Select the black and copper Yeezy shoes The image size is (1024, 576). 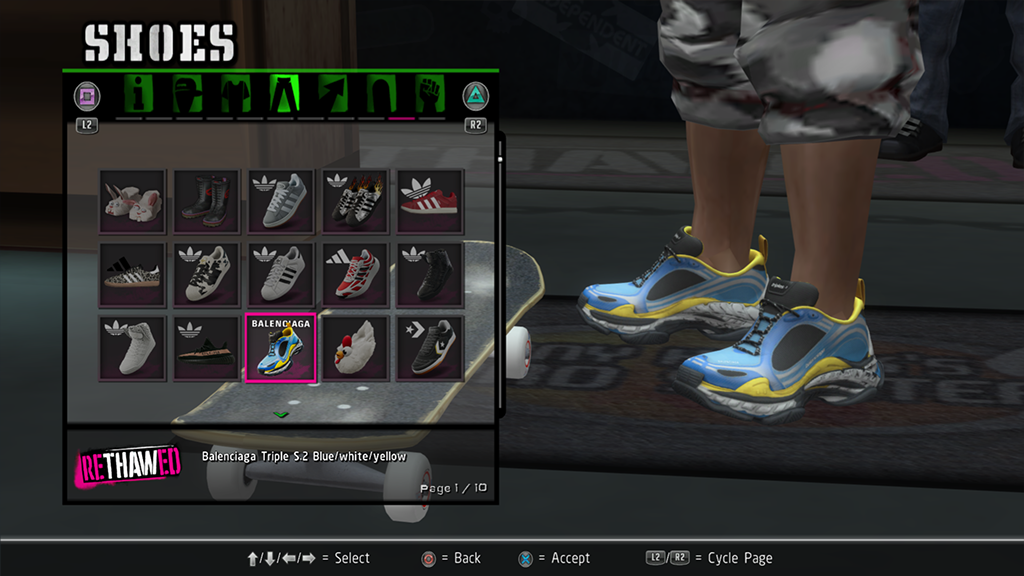206,348
